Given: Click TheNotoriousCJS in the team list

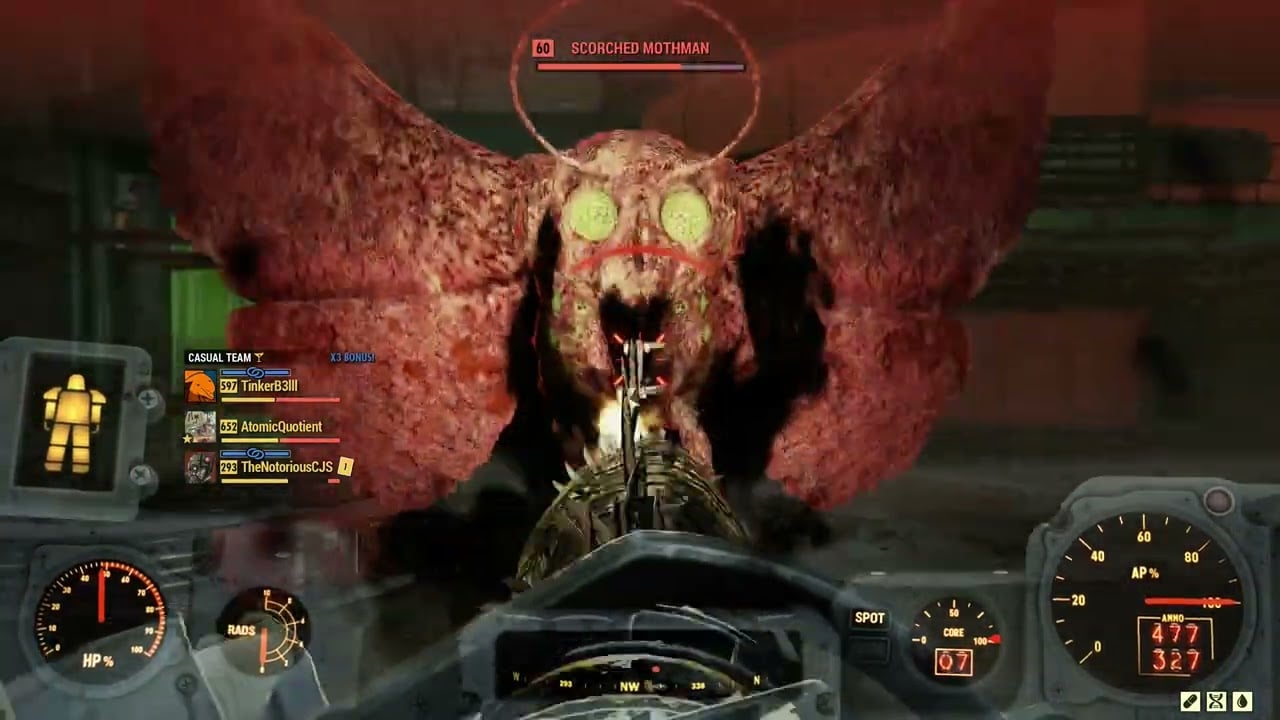Looking at the screenshot, I should coord(286,467).
